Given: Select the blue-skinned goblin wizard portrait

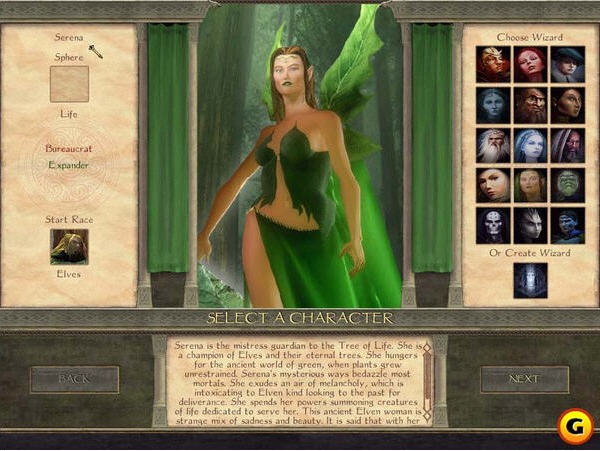Looking at the screenshot, I should 567,225.
